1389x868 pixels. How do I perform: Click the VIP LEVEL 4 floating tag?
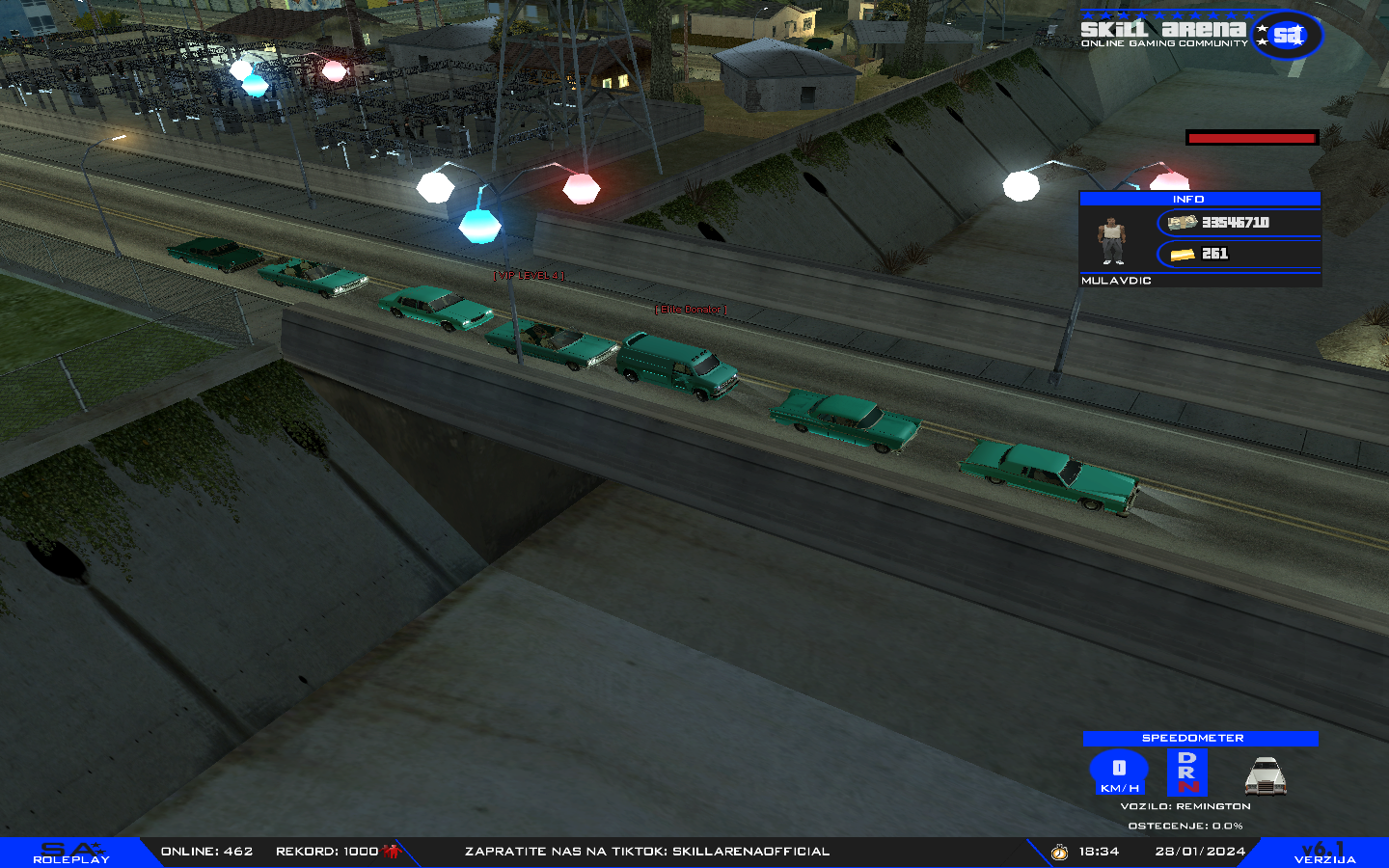(x=527, y=276)
